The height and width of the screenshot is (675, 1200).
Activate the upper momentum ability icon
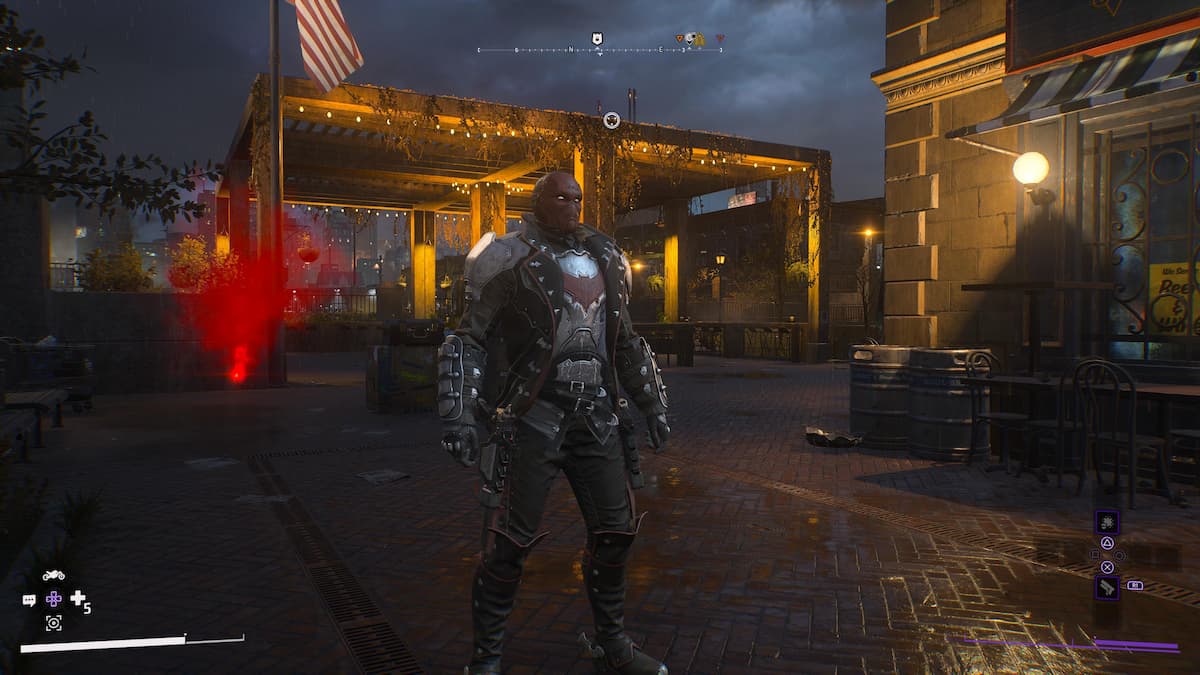(1107, 522)
